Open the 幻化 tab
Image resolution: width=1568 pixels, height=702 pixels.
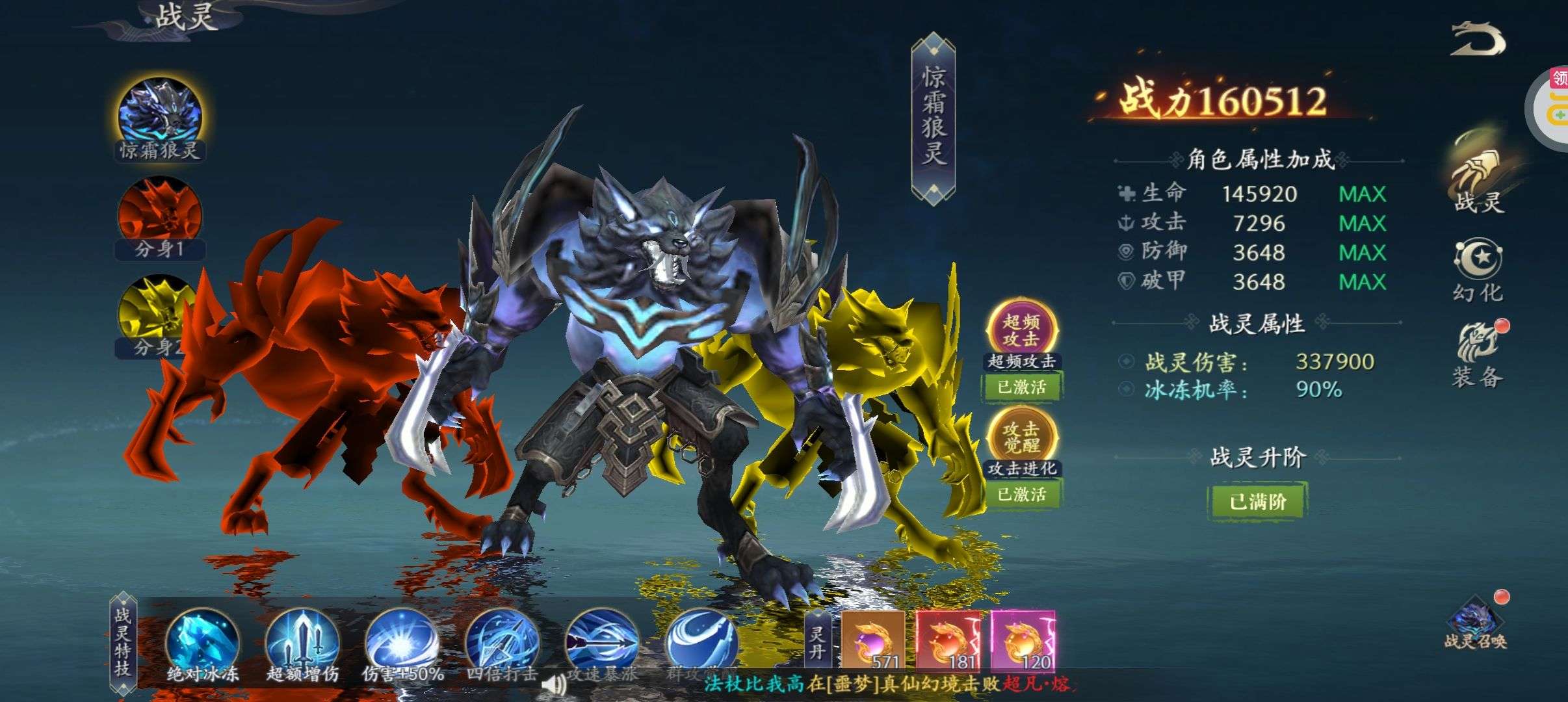(x=1478, y=270)
